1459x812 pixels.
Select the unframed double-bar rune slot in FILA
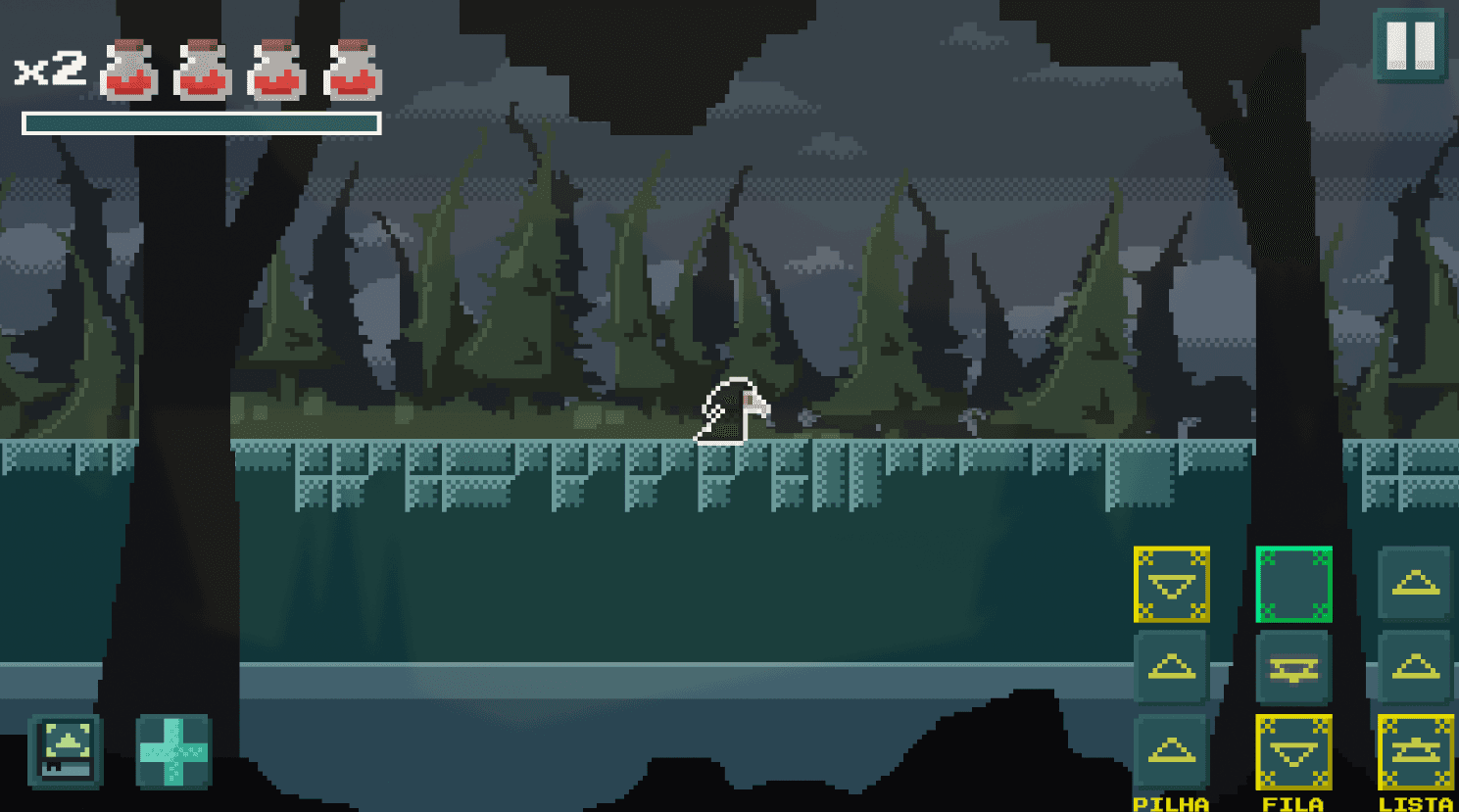1293,669
